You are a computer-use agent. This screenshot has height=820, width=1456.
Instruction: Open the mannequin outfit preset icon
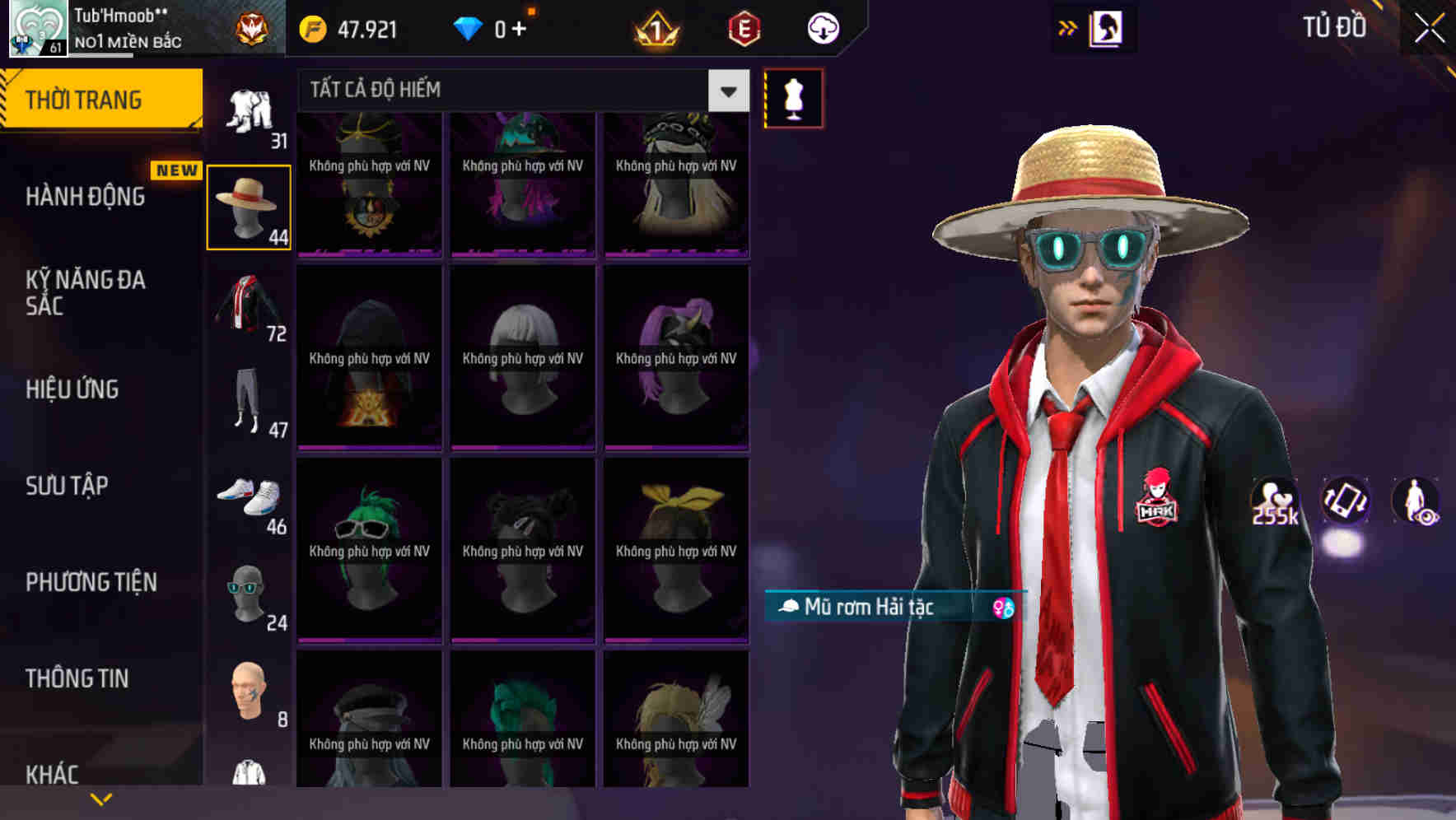pos(793,97)
